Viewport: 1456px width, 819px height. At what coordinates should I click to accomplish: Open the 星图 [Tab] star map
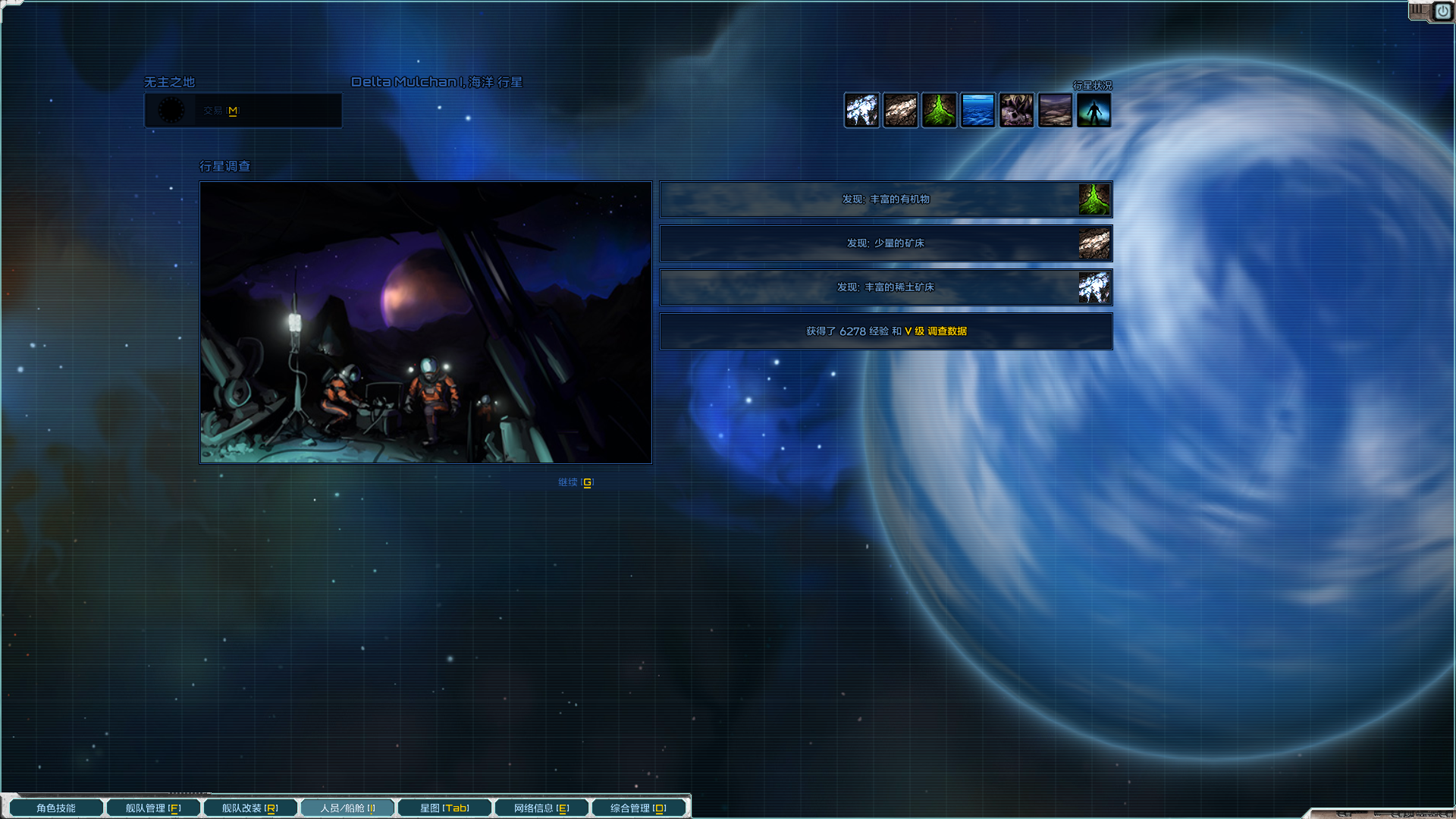tap(444, 808)
